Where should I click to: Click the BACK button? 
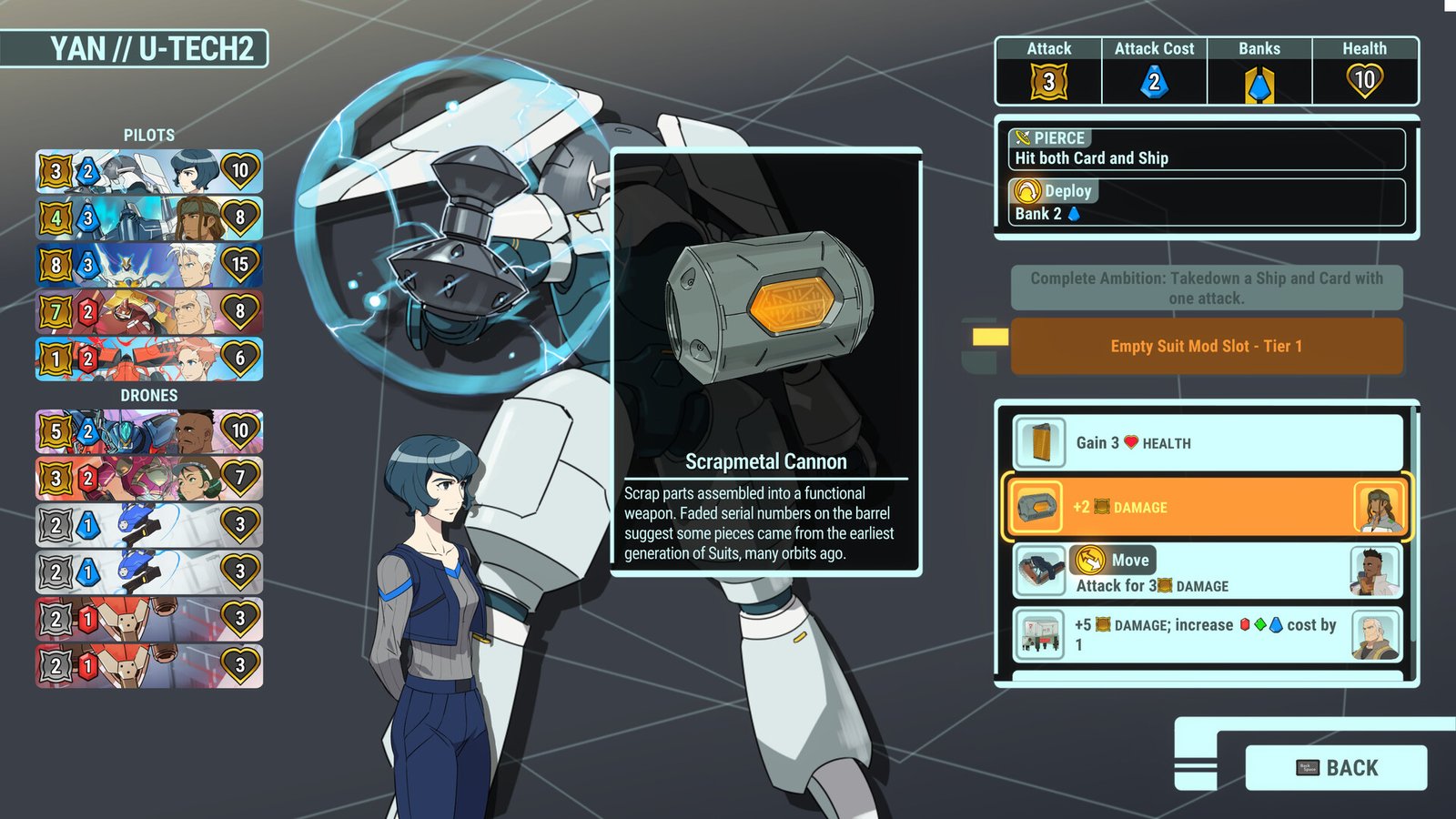[1335, 767]
